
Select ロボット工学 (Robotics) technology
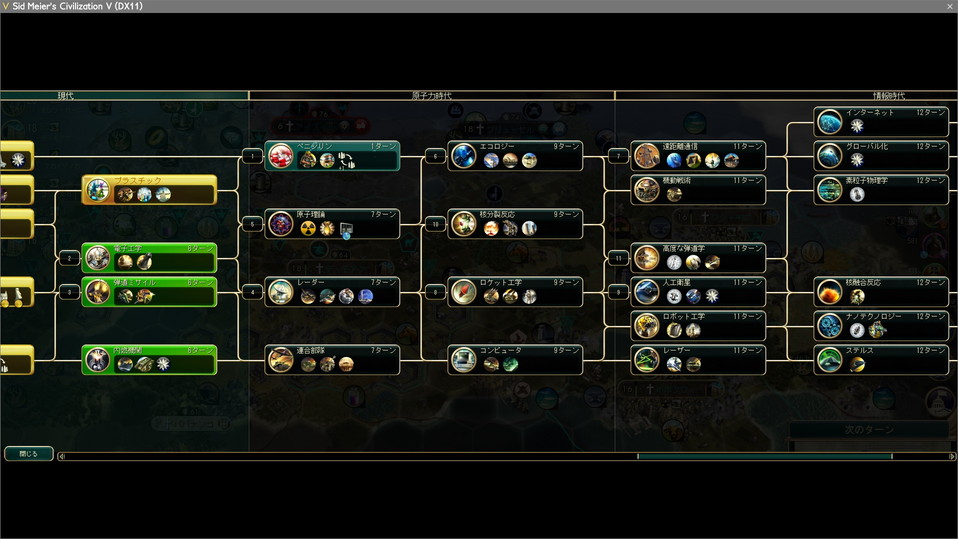(698, 326)
